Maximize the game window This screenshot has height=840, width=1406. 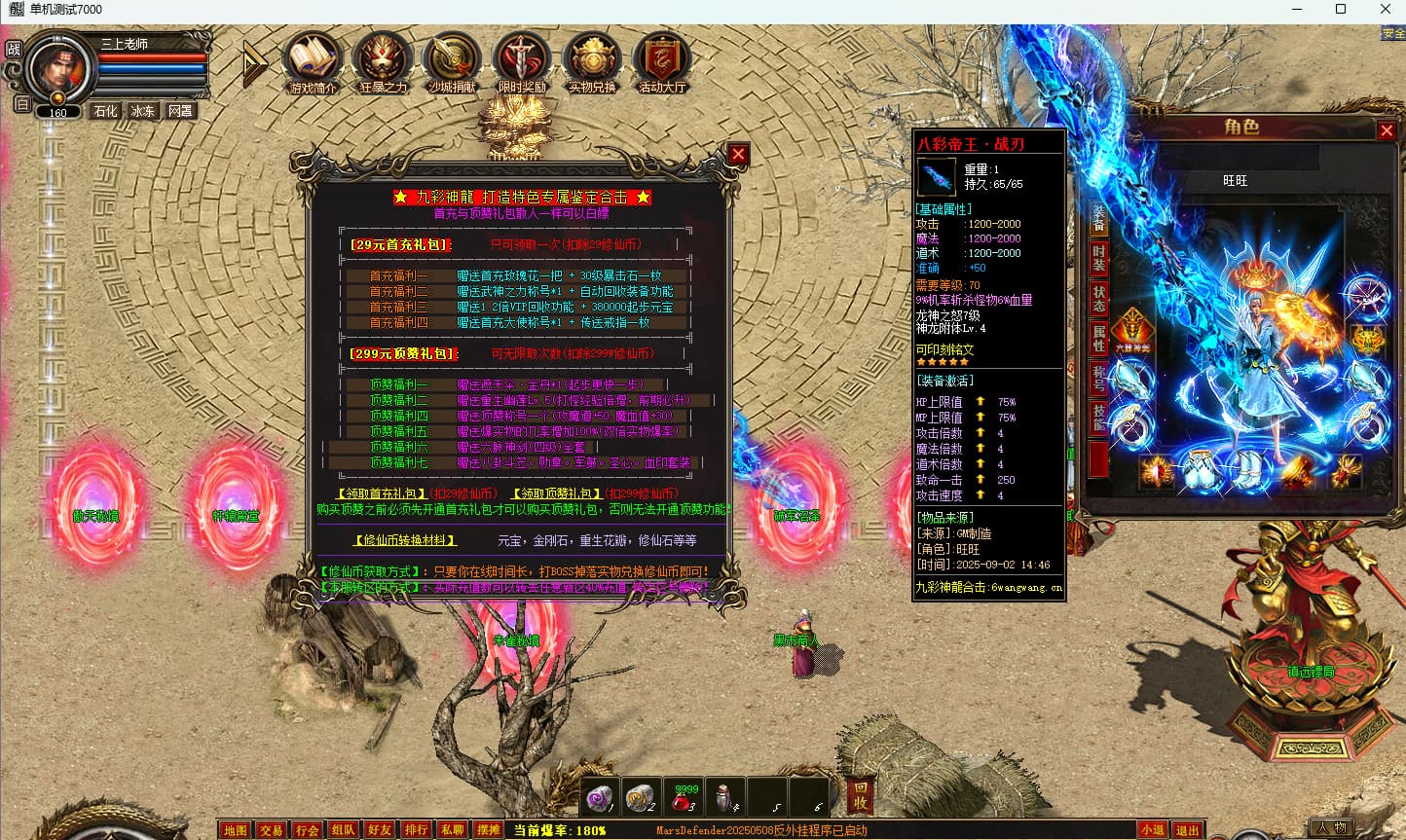(1341, 10)
